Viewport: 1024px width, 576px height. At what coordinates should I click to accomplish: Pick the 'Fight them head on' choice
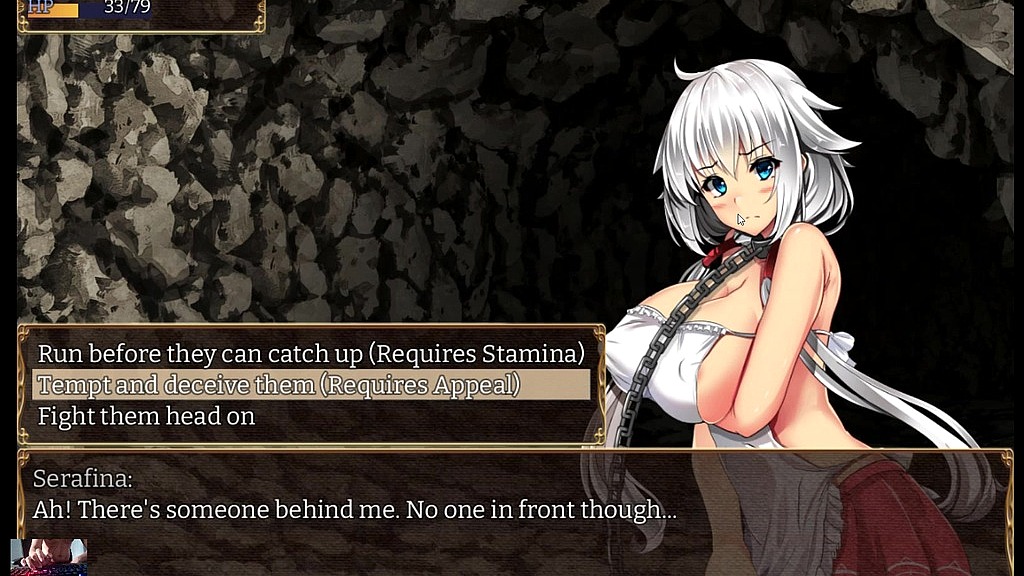(x=146, y=416)
